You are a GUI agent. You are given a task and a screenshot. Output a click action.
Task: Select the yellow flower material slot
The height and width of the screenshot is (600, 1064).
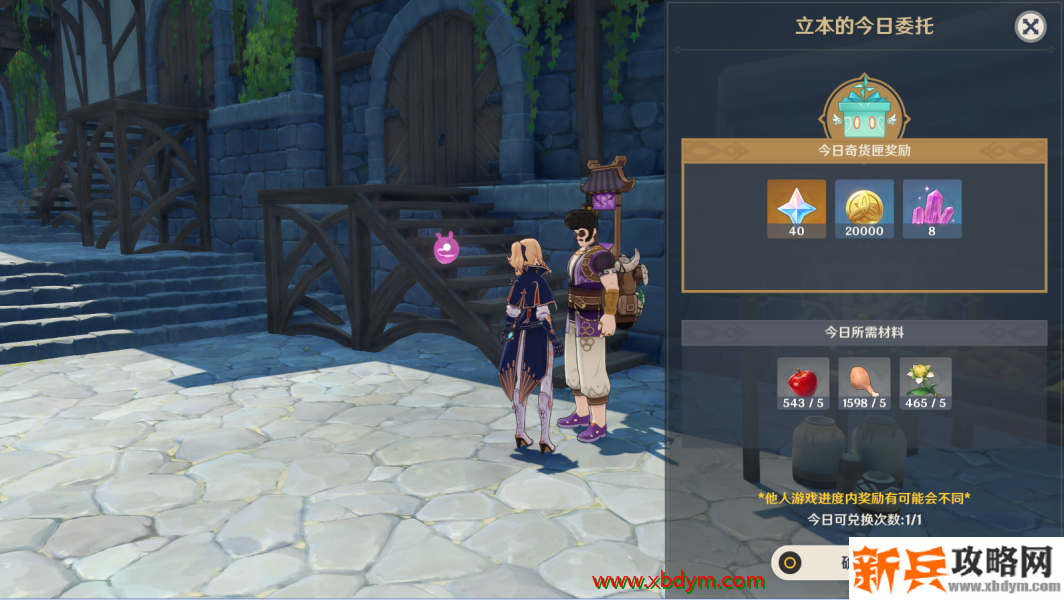(x=925, y=384)
